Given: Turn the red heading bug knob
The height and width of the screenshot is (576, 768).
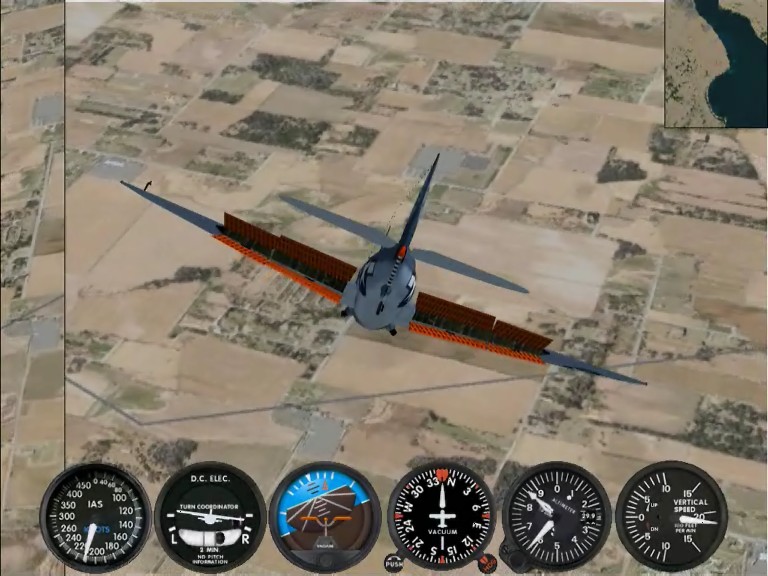Looking at the screenshot, I should (488, 565).
